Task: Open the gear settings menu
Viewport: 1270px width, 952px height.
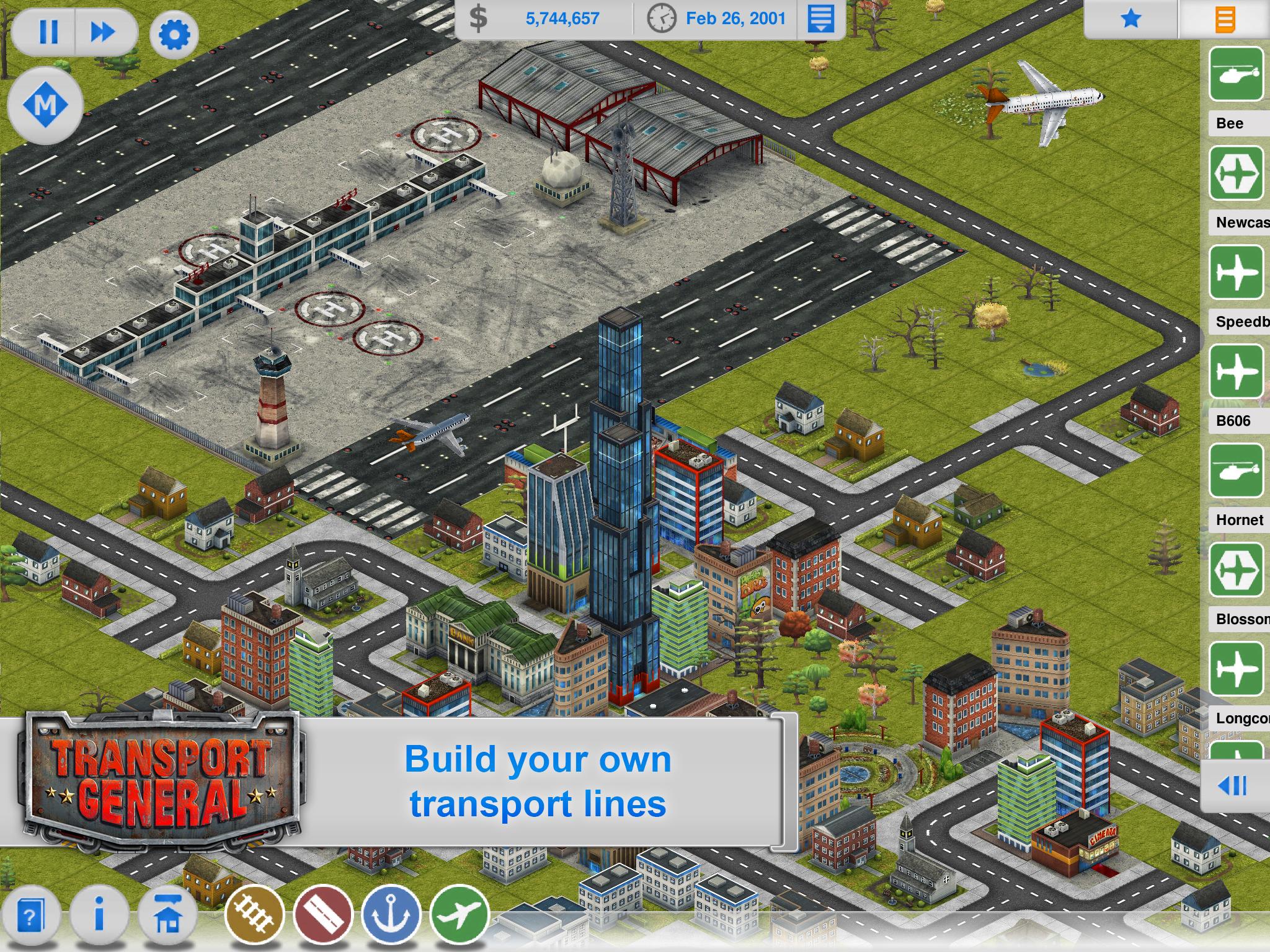Action: (174, 34)
